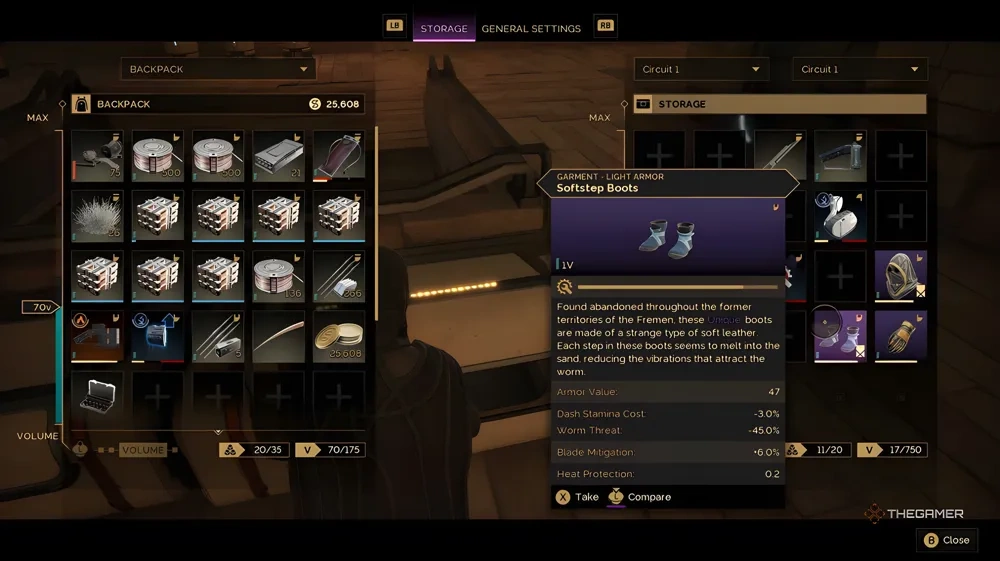Switch to the General Settings tab

[531, 28]
